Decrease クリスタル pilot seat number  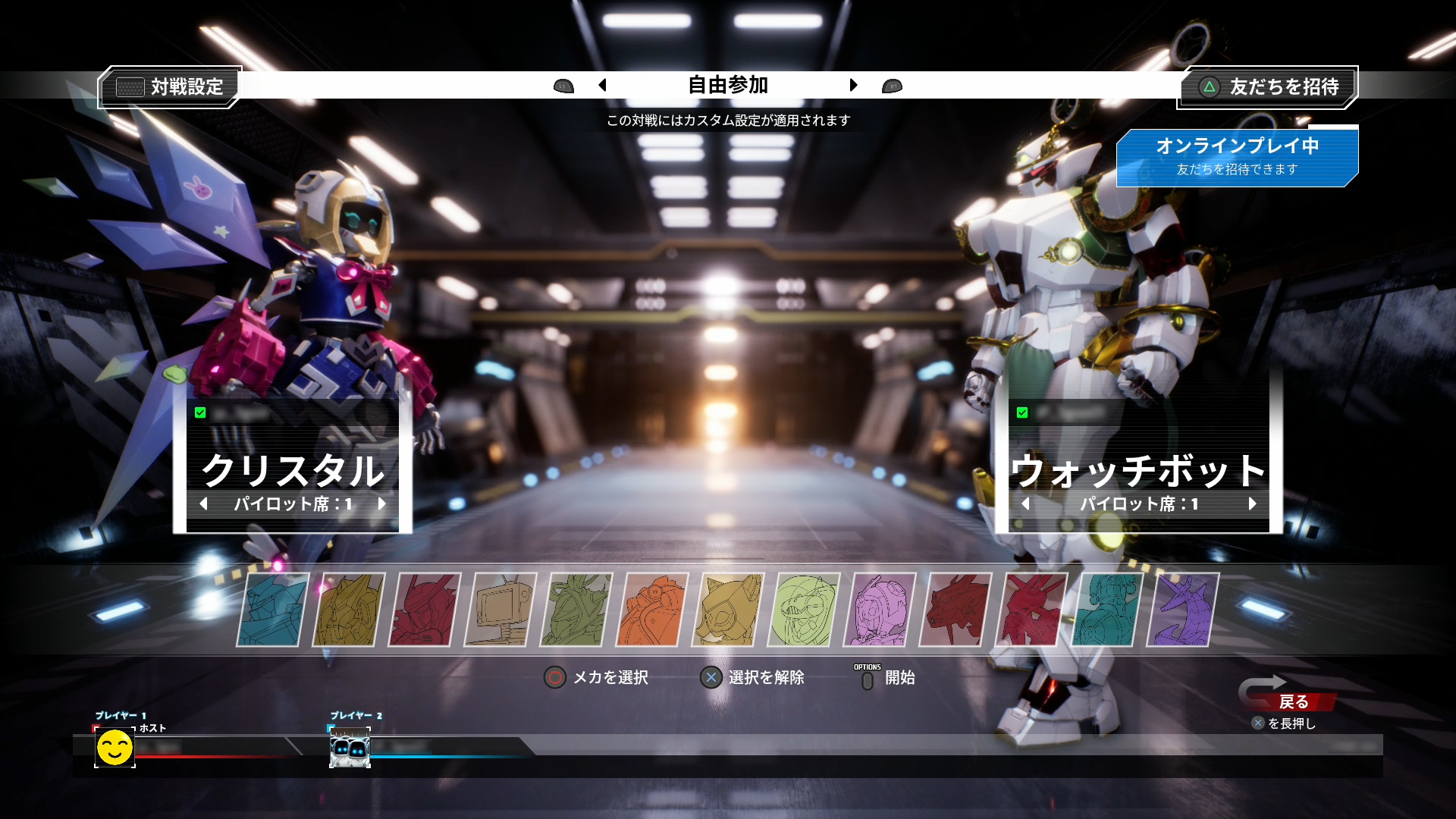tap(203, 504)
